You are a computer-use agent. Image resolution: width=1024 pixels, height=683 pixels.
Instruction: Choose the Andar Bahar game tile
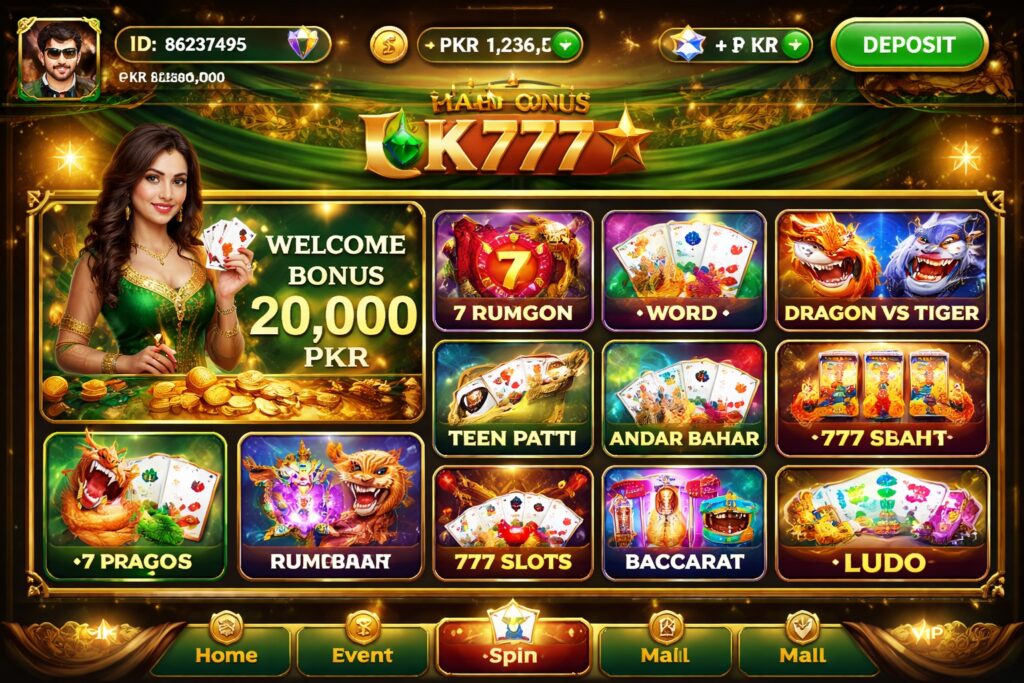(684, 398)
